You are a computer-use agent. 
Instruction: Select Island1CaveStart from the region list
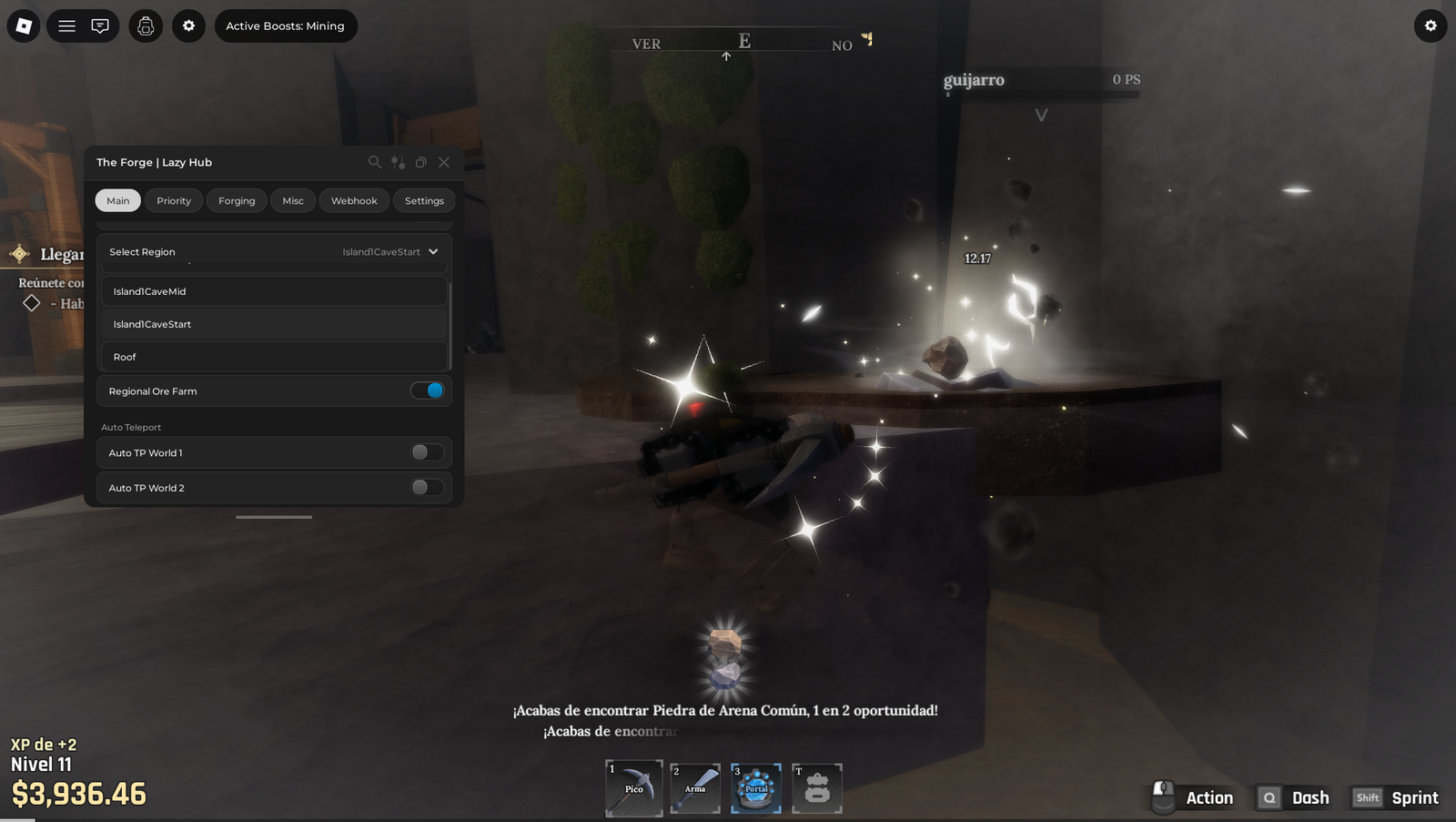point(273,323)
